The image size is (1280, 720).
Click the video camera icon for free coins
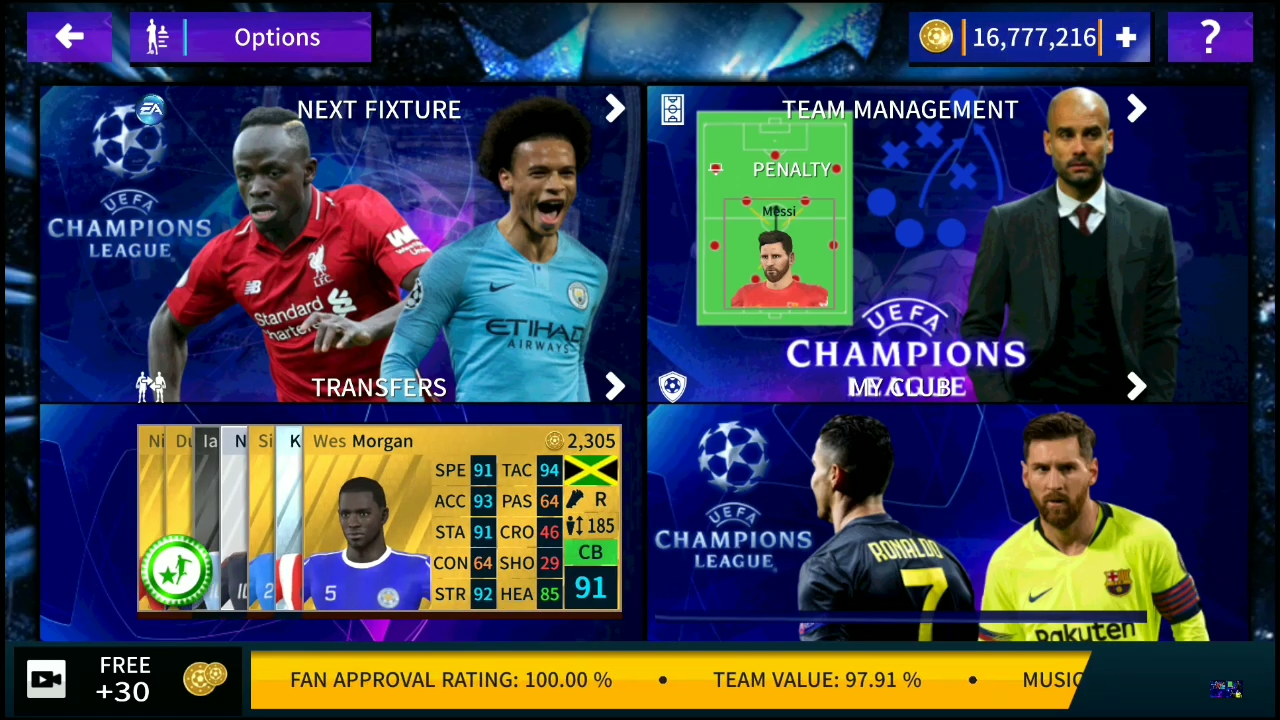46,679
